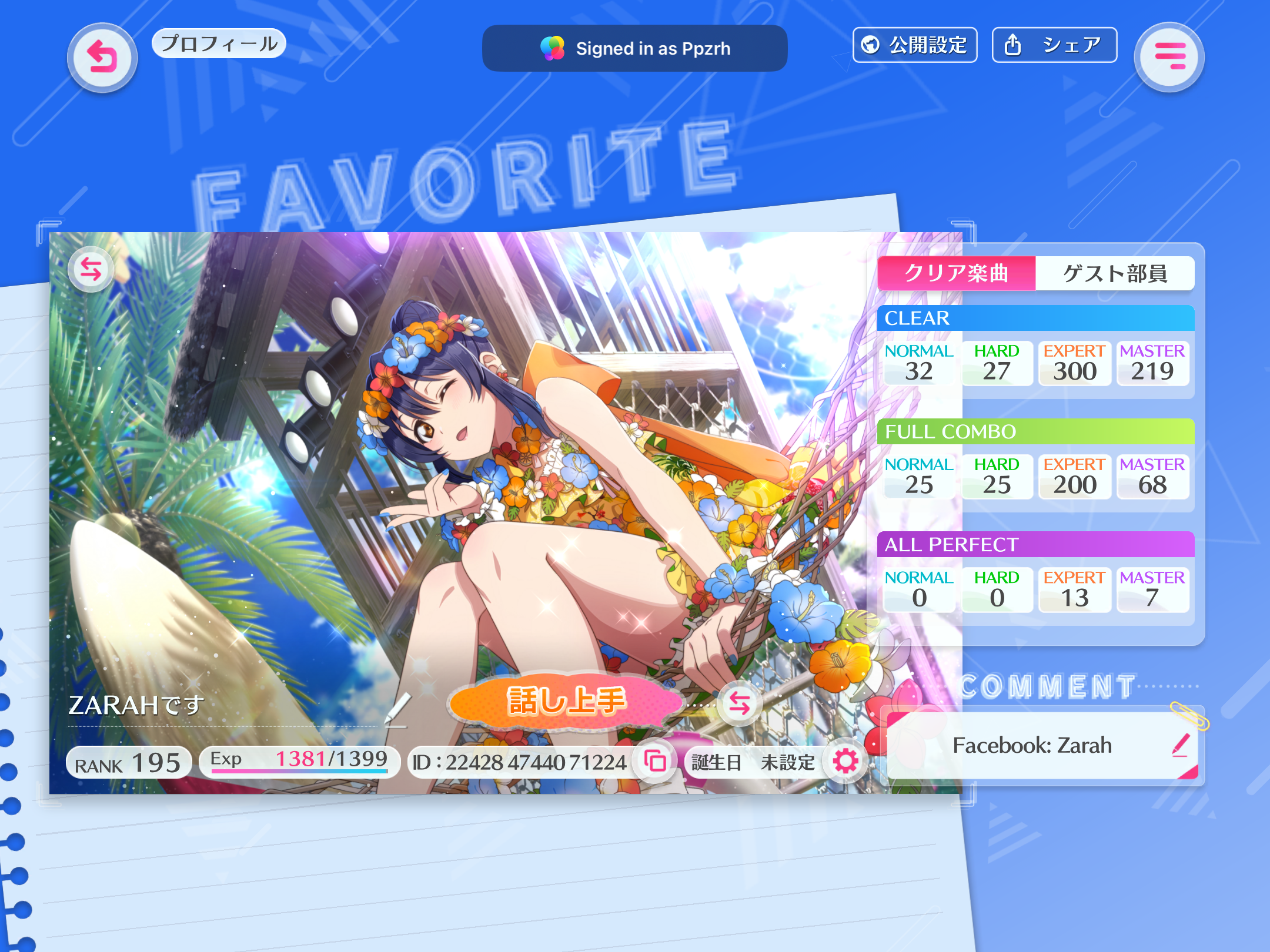This screenshot has height=952, width=1270.
Task: Go back with the pink arrow button
Action: click(102, 58)
